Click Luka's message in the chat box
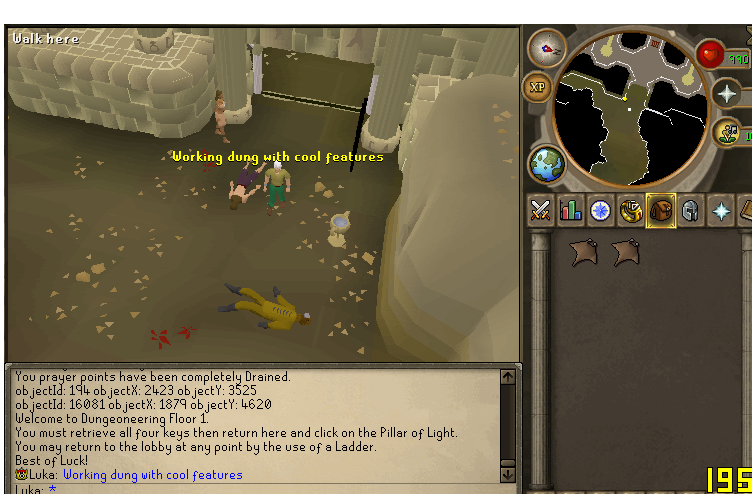Viewport: 752px width, 494px height. (x=152, y=475)
